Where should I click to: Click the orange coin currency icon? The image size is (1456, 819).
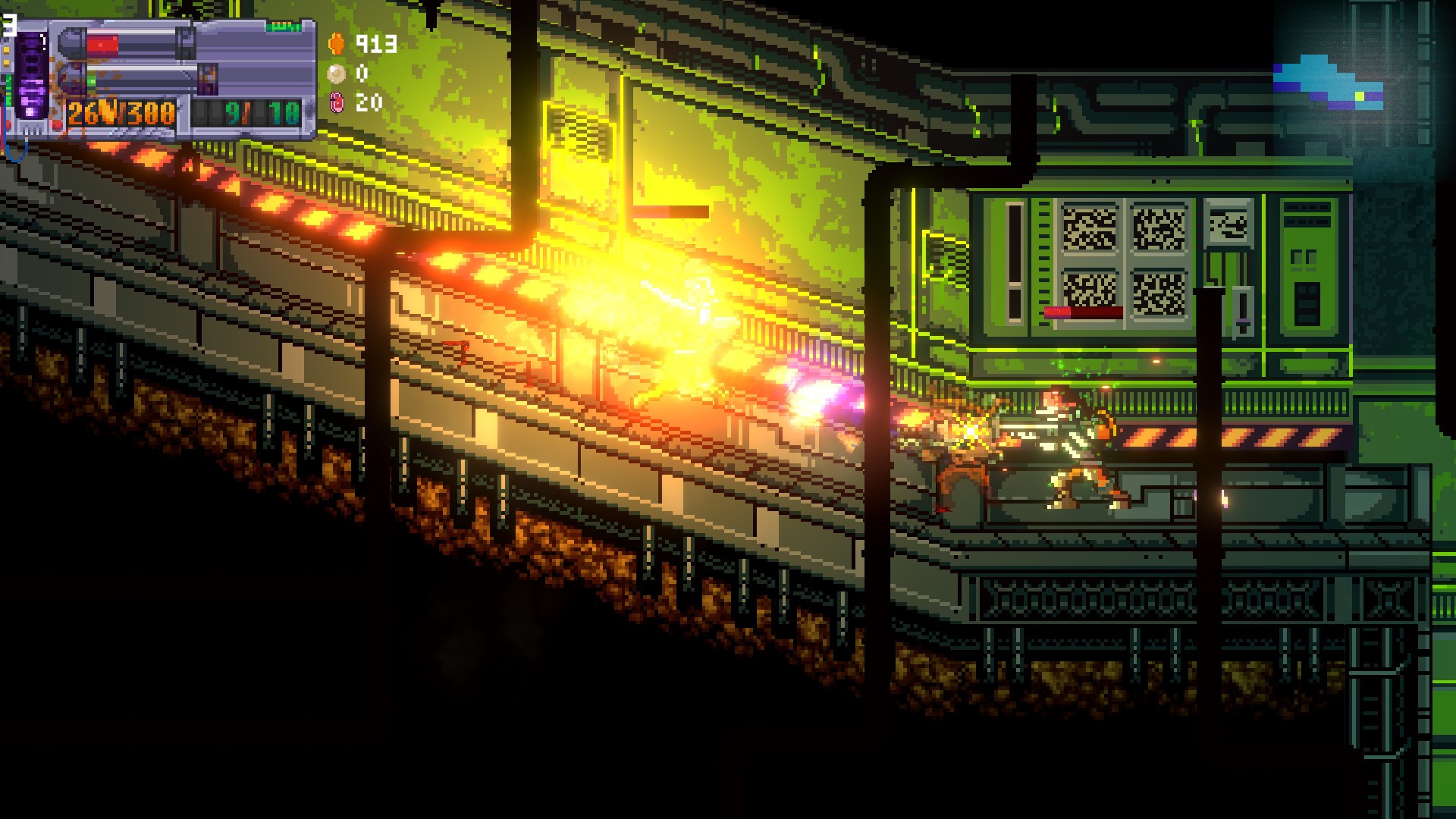click(x=336, y=44)
